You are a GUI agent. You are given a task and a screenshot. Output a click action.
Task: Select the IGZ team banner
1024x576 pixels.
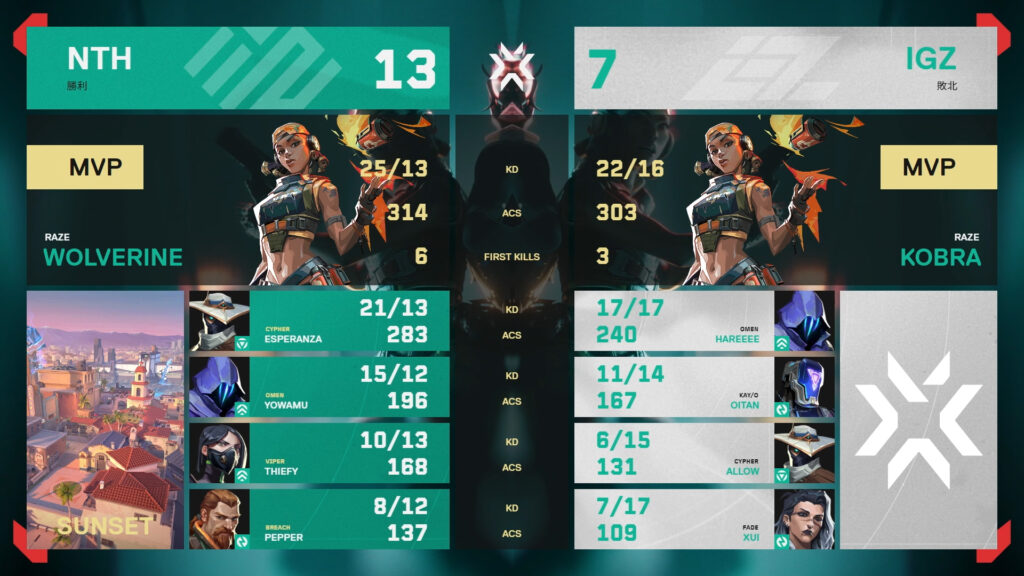[785, 68]
